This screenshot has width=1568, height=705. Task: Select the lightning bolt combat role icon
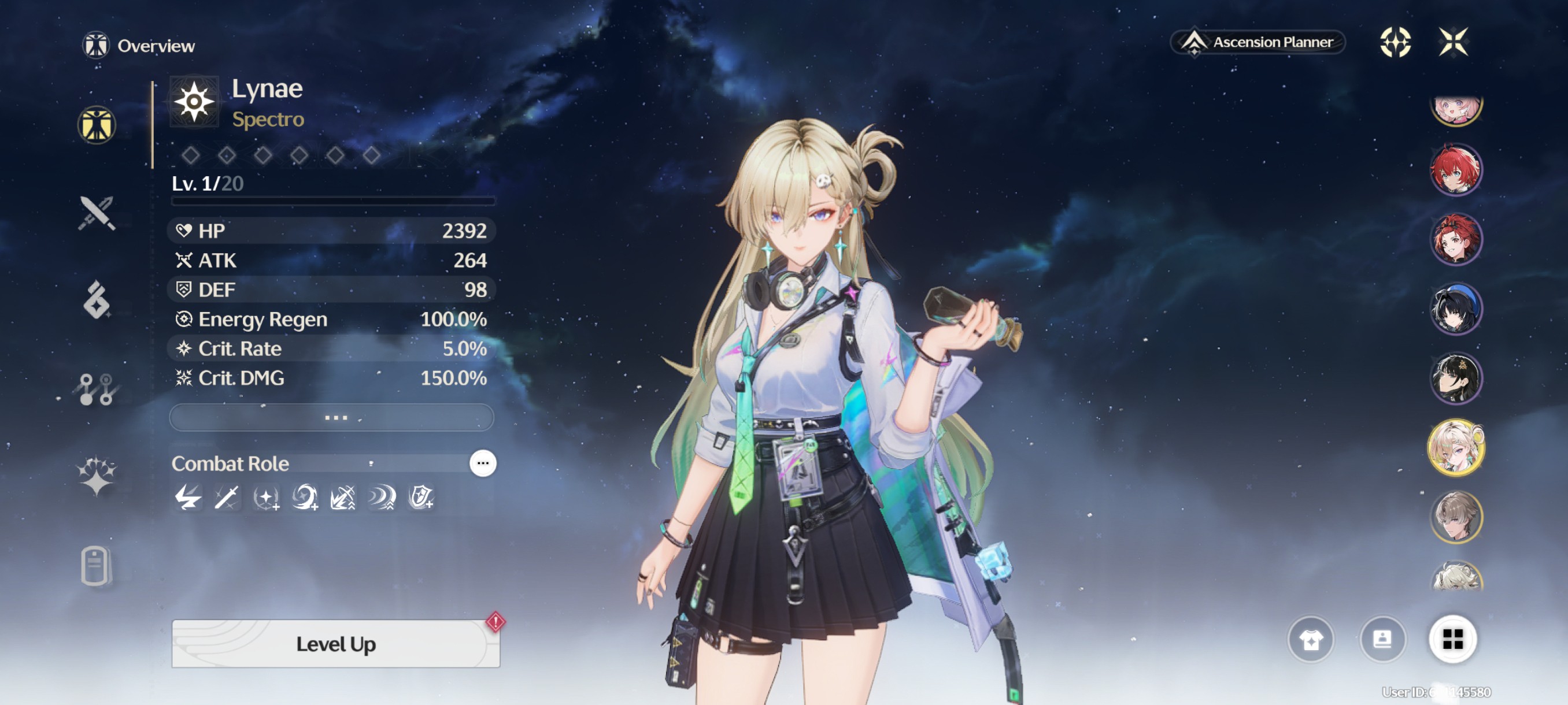point(188,498)
